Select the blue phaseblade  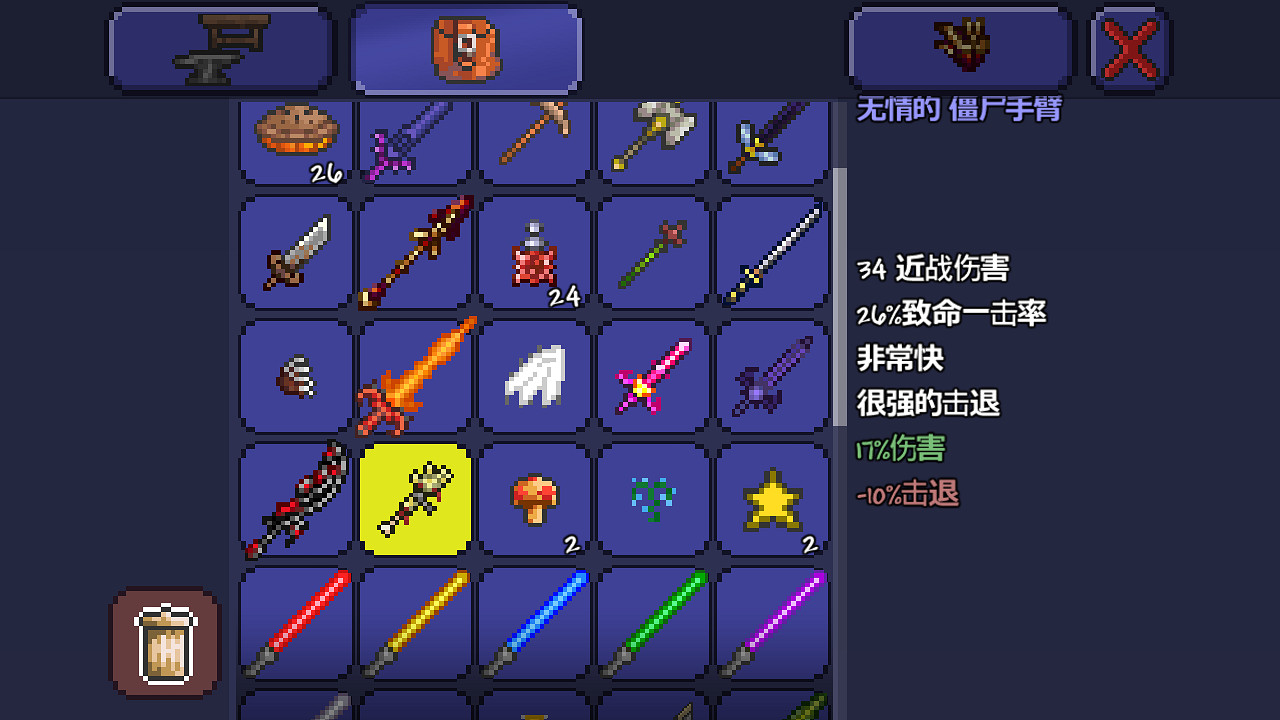(x=533, y=622)
